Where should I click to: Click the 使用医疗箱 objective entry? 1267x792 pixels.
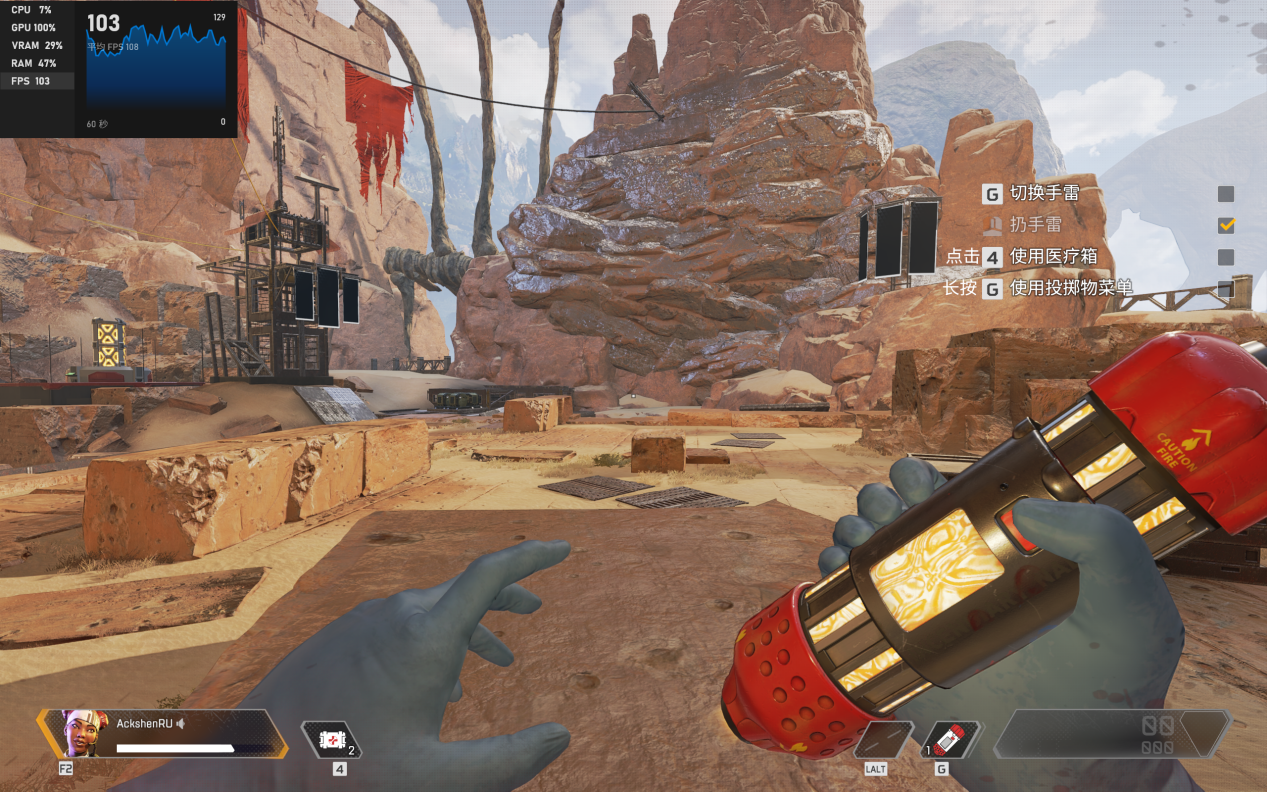click(1053, 257)
